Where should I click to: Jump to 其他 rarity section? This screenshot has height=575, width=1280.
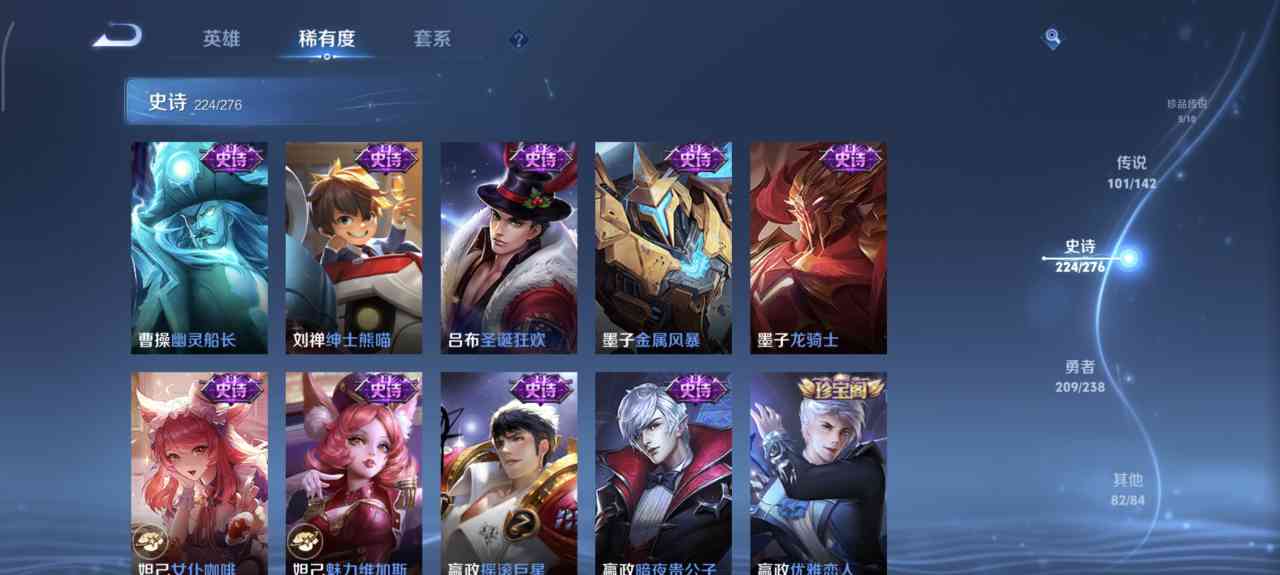tap(1127, 488)
